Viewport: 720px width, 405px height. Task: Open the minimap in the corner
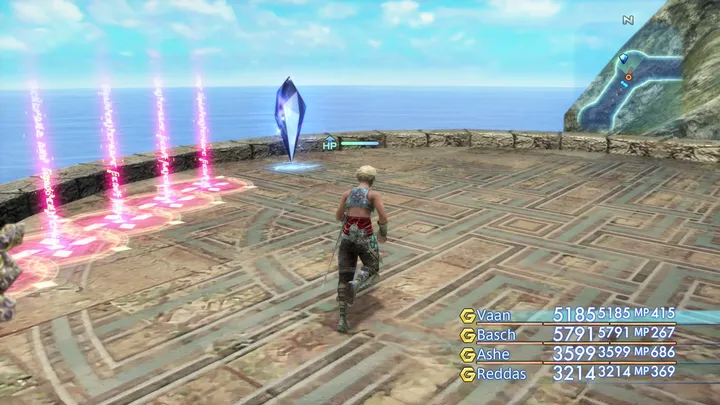[640, 75]
